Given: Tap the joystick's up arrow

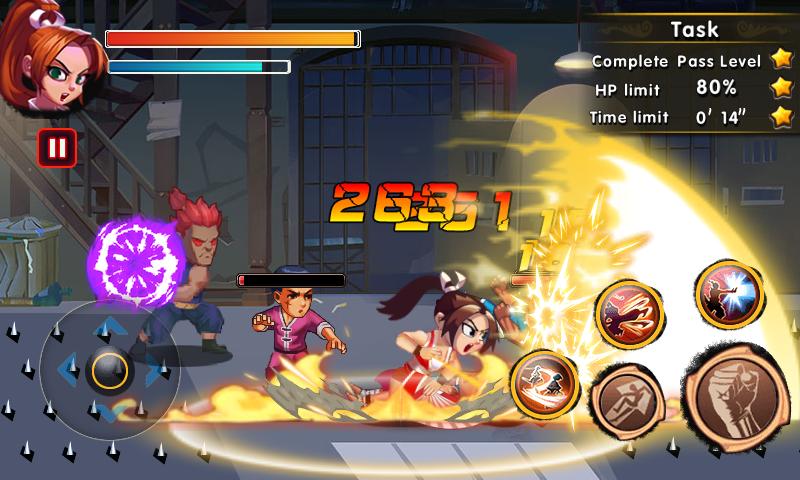Looking at the screenshot, I should 108,328.
